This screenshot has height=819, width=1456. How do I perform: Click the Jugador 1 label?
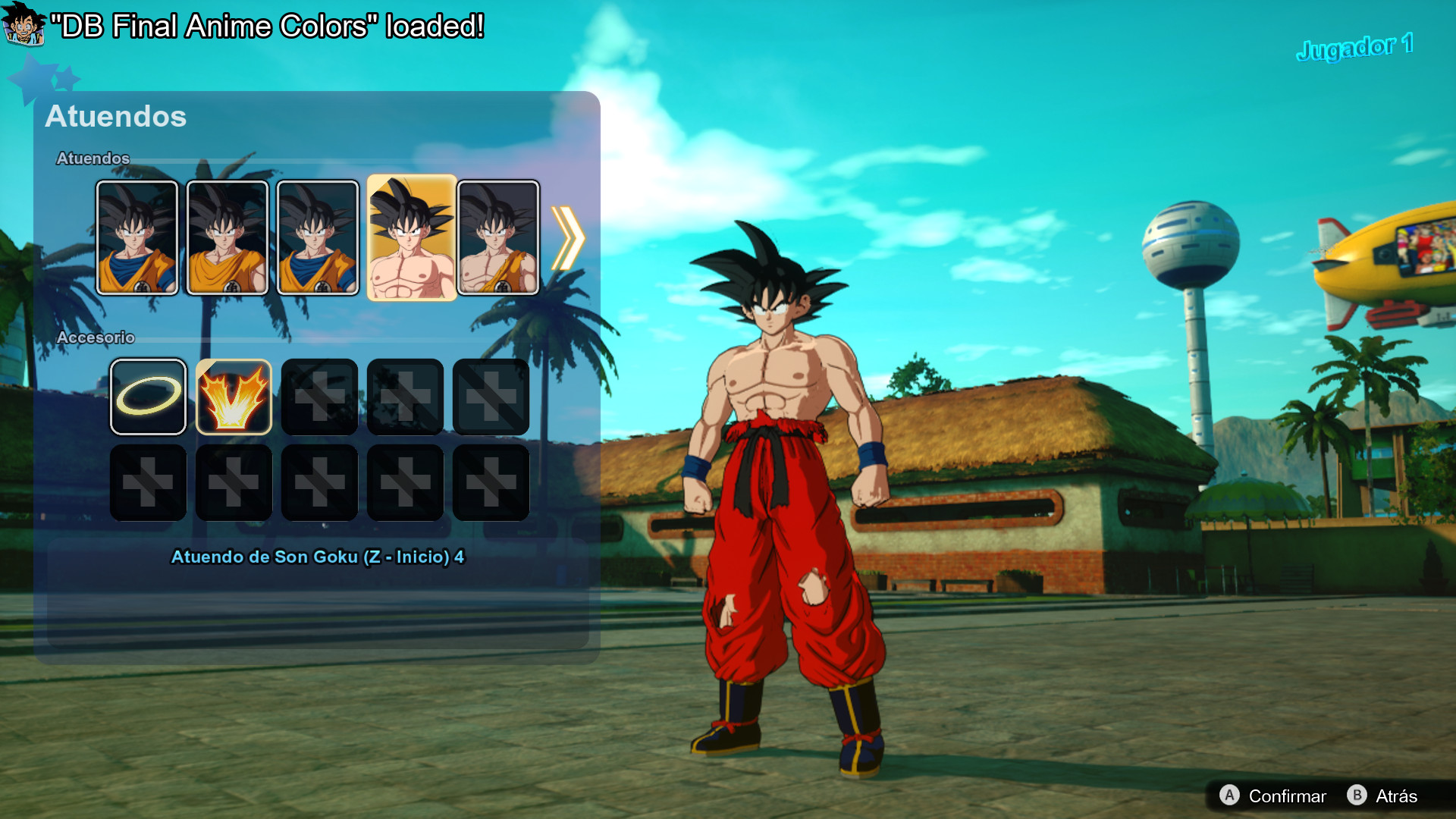(x=1356, y=47)
